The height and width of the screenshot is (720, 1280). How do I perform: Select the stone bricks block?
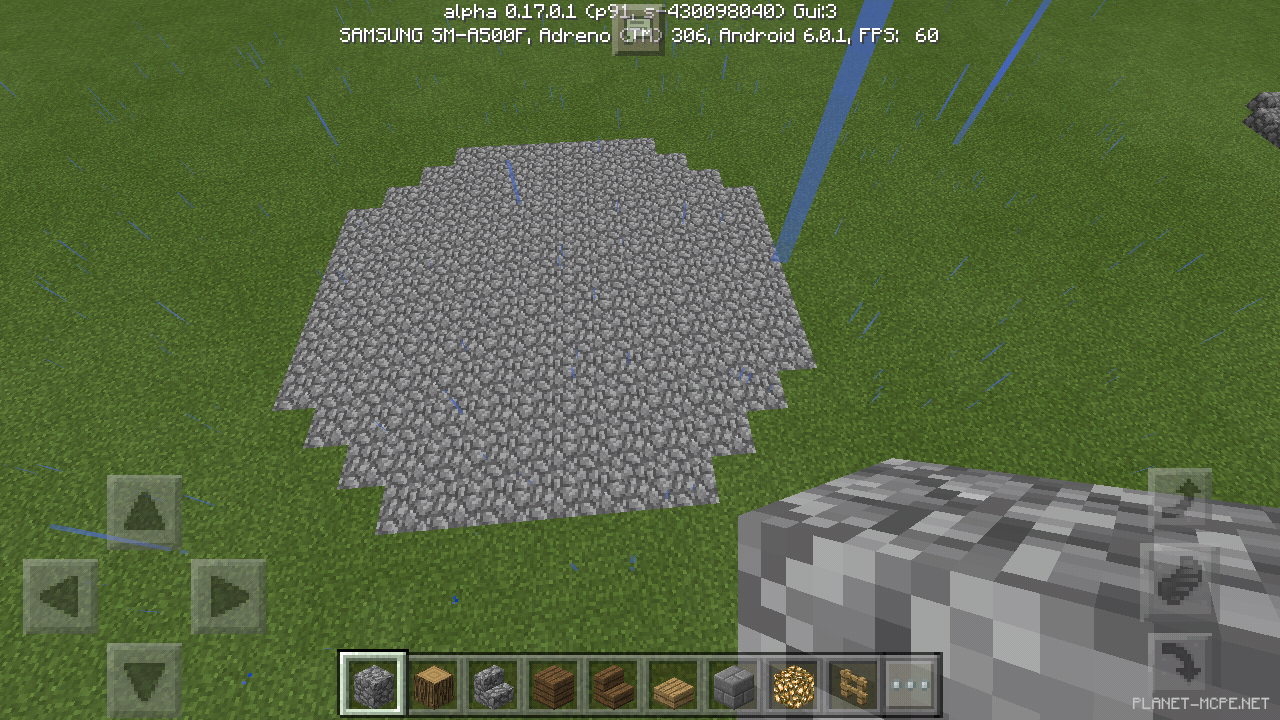click(x=732, y=683)
